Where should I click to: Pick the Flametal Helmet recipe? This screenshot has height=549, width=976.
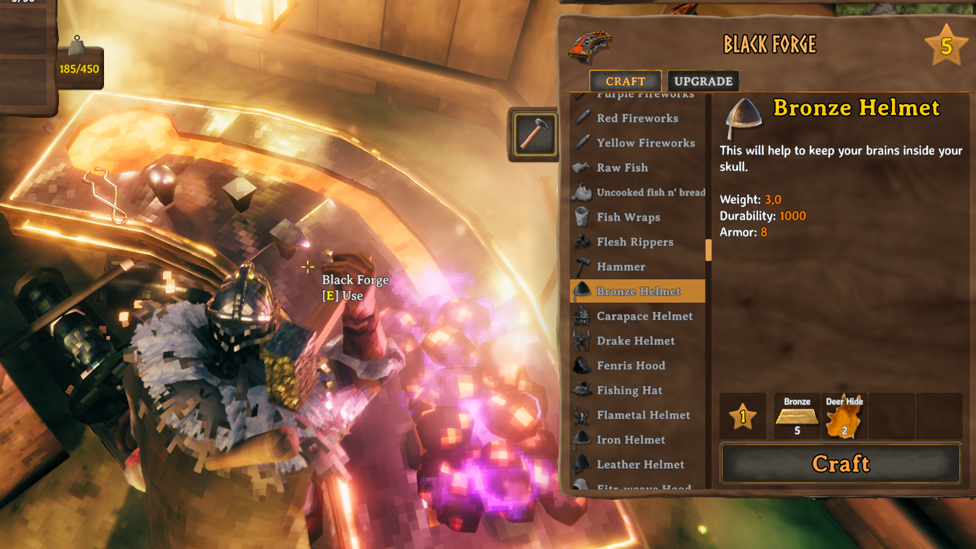coord(643,415)
